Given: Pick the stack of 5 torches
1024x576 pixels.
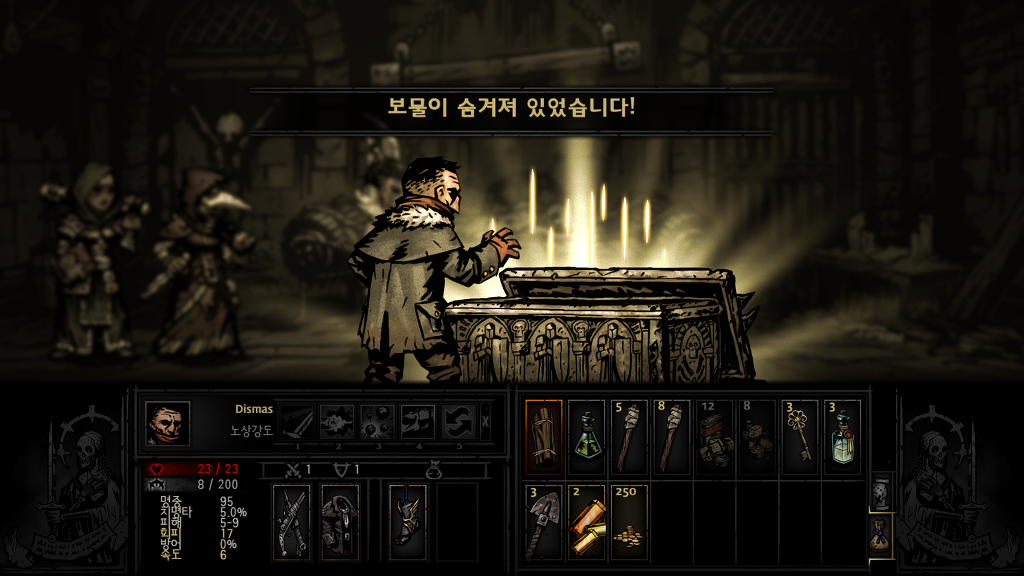Looking at the screenshot, I should coord(629,437).
